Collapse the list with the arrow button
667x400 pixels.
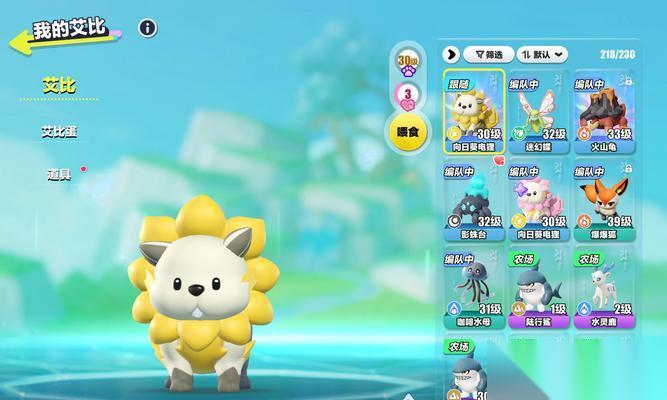coord(452,54)
